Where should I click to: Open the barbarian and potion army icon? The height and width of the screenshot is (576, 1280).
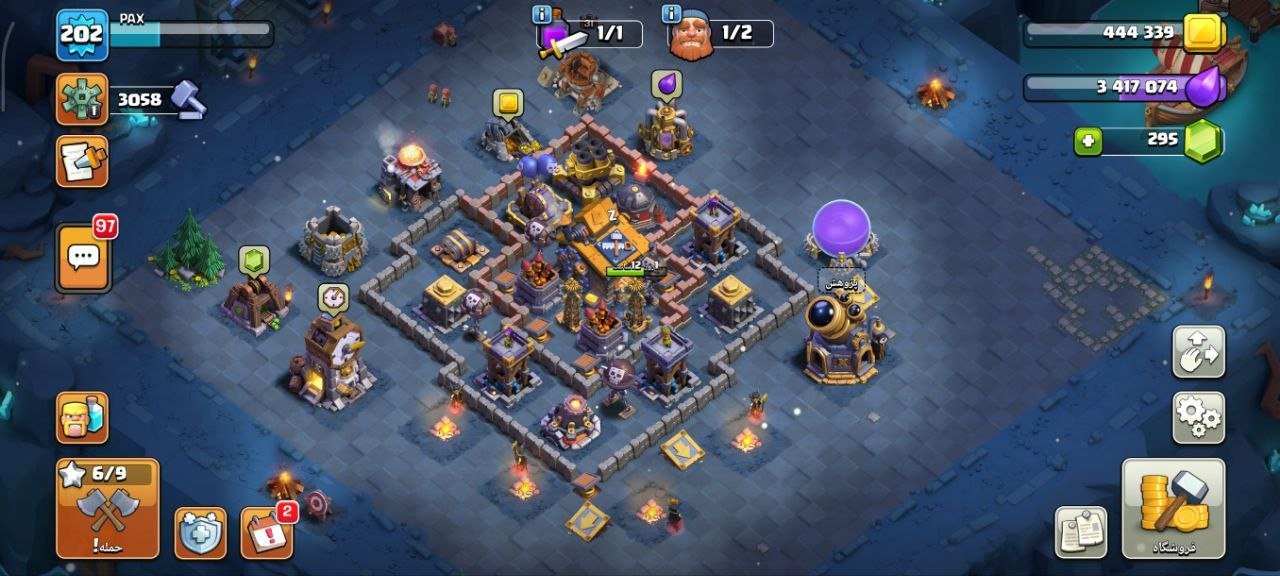click(x=82, y=417)
